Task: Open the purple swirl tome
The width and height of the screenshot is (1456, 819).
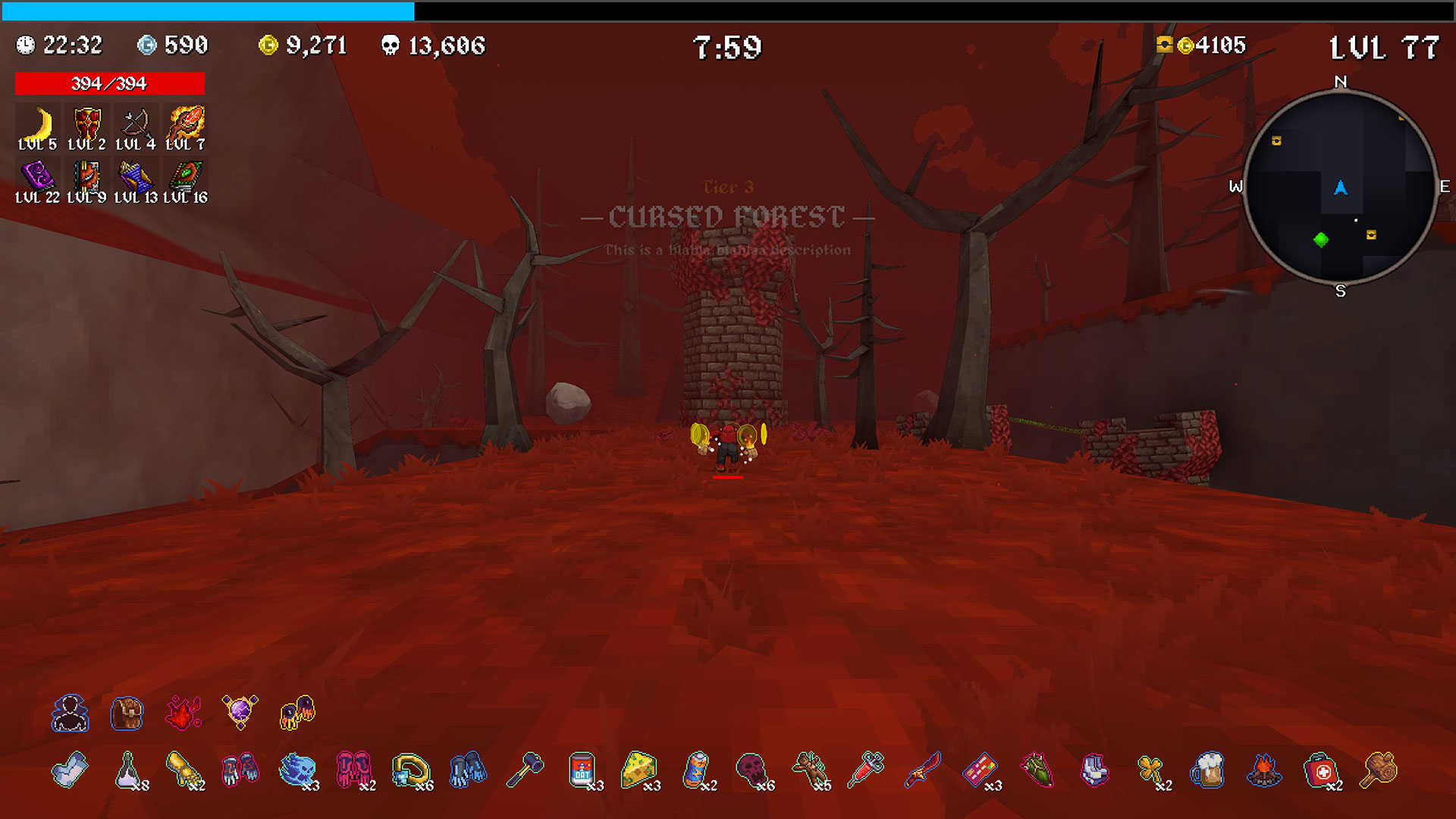Action: tap(38, 177)
